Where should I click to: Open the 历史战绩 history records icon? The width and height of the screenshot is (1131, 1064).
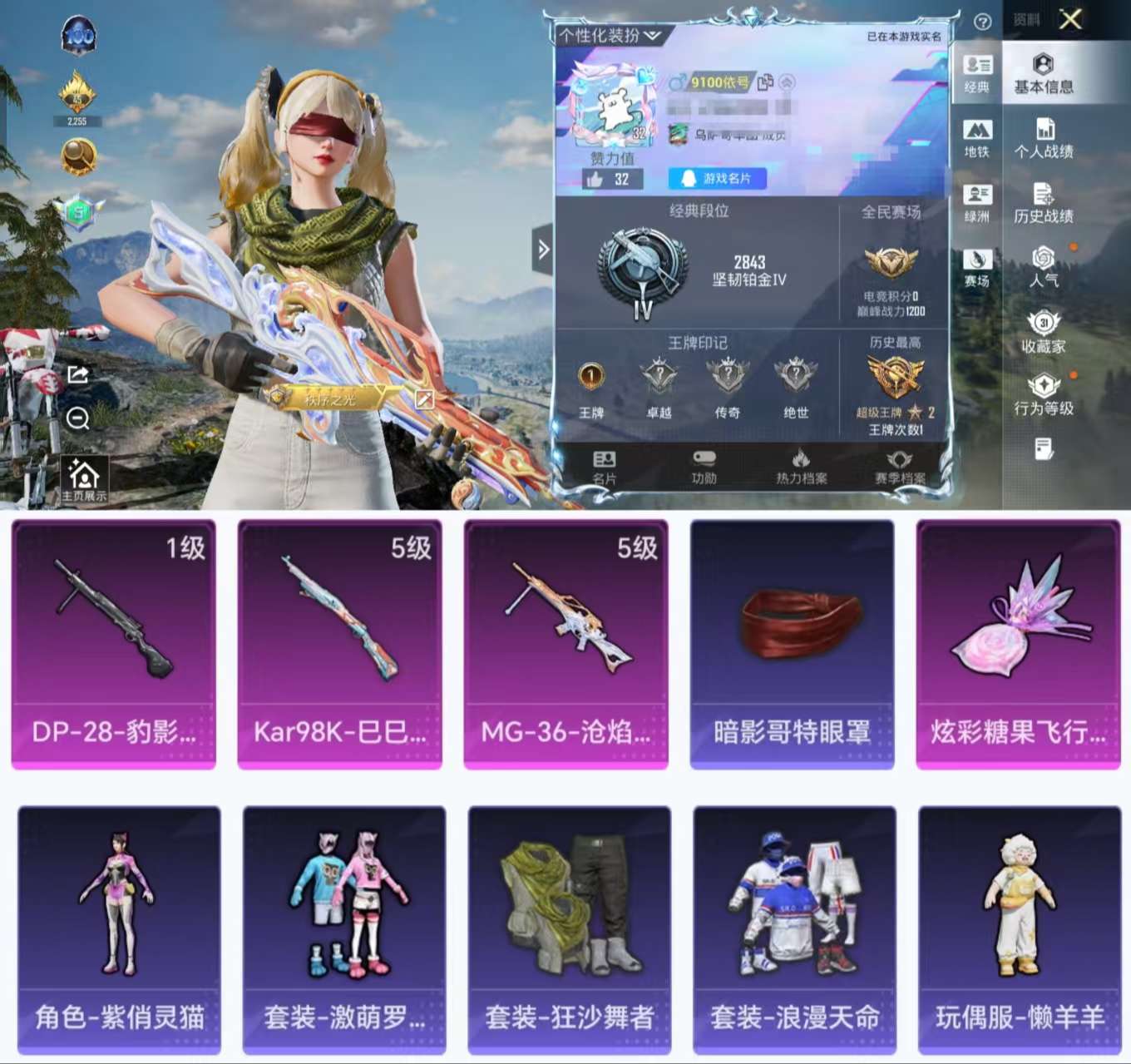[x=1045, y=200]
